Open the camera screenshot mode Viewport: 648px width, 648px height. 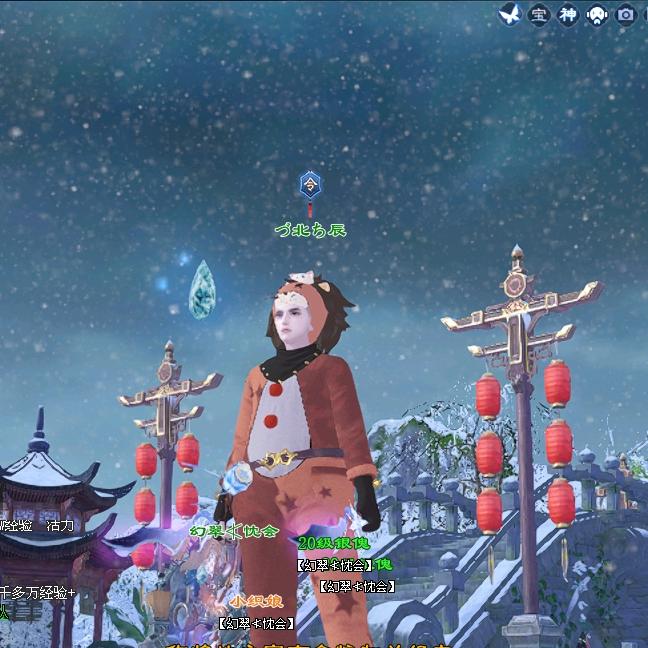[x=626, y=15]
